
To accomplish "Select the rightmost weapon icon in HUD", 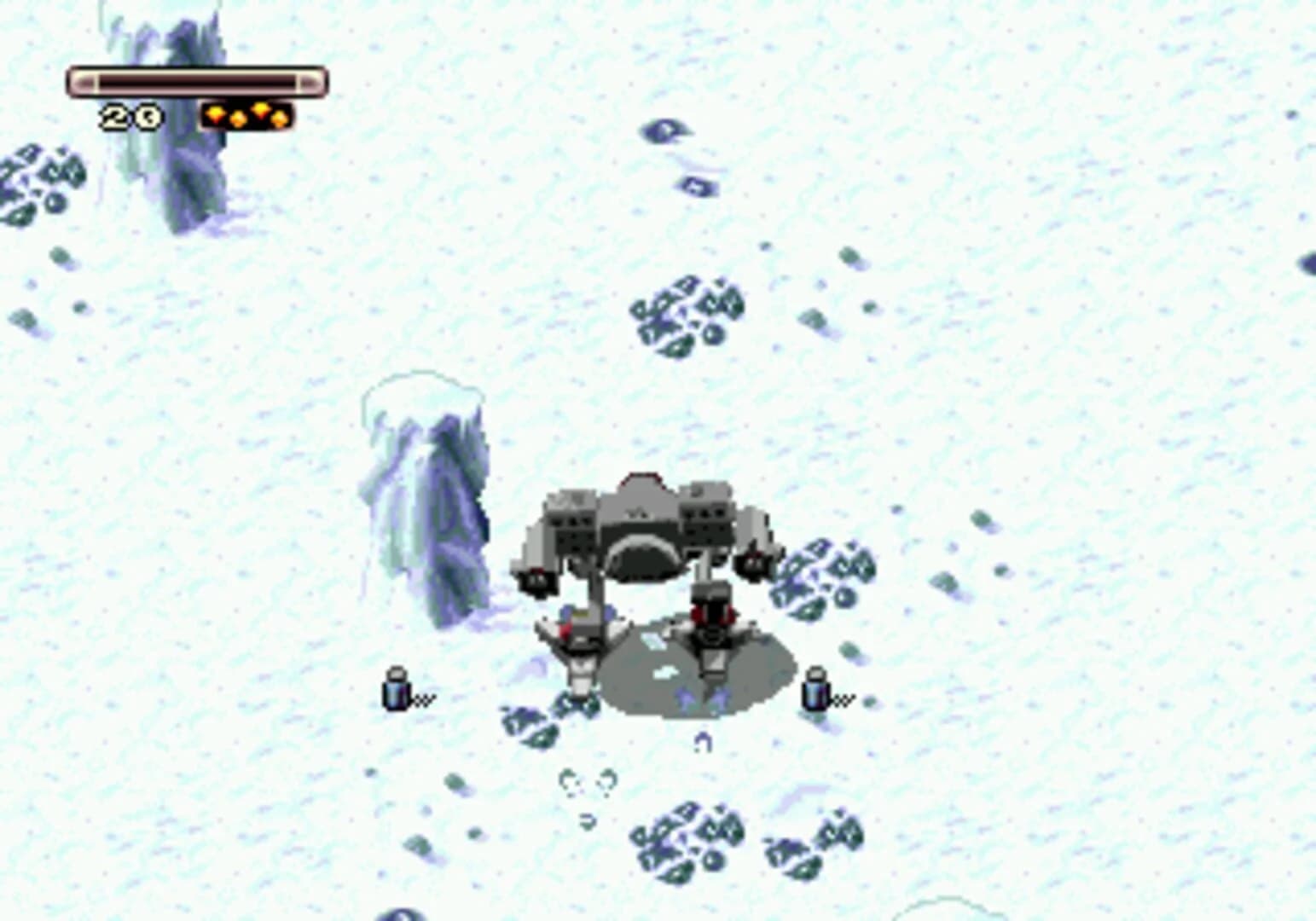I will coord(279,119).
